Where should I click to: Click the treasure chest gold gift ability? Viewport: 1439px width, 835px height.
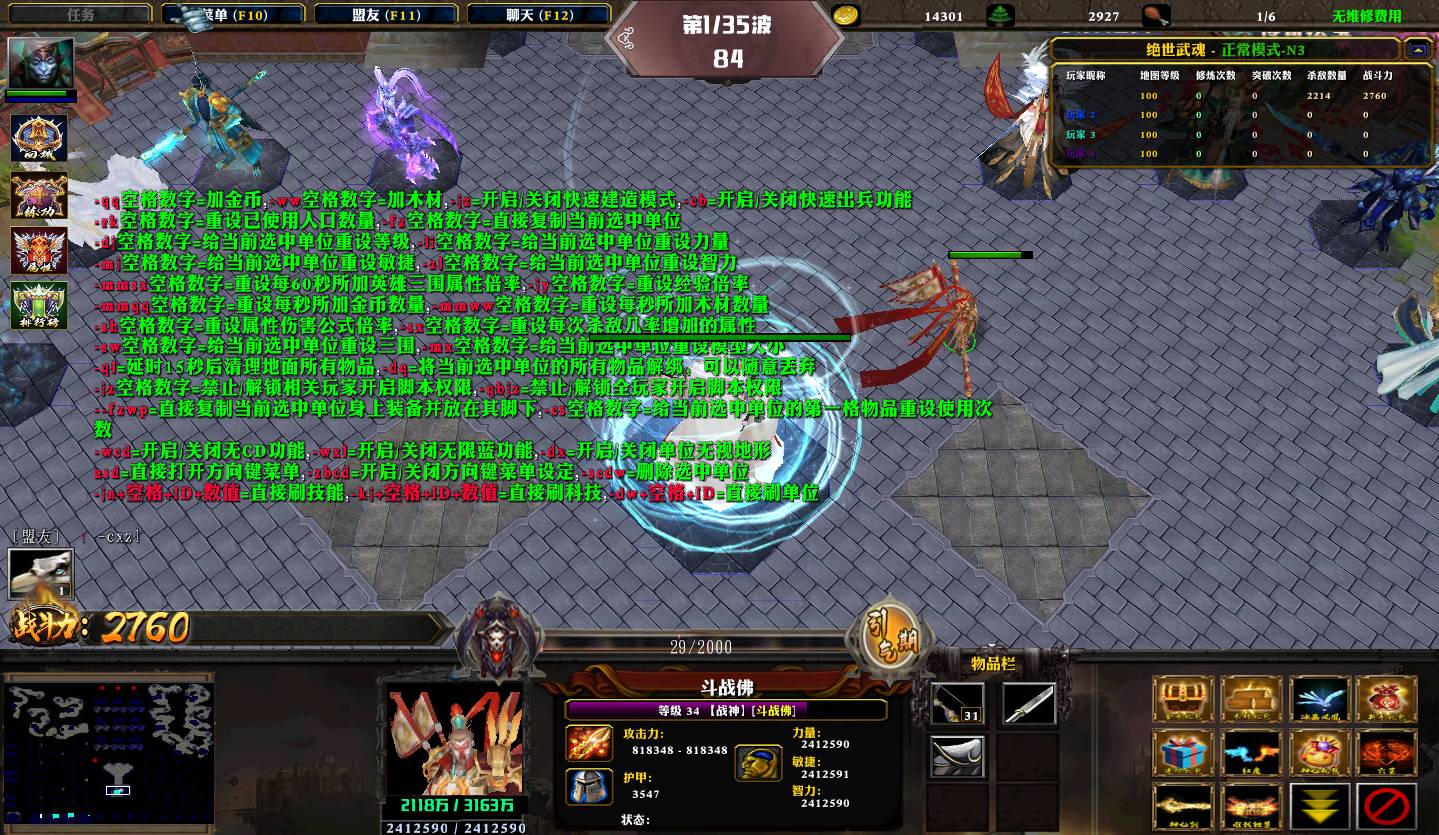point(1183,699)
